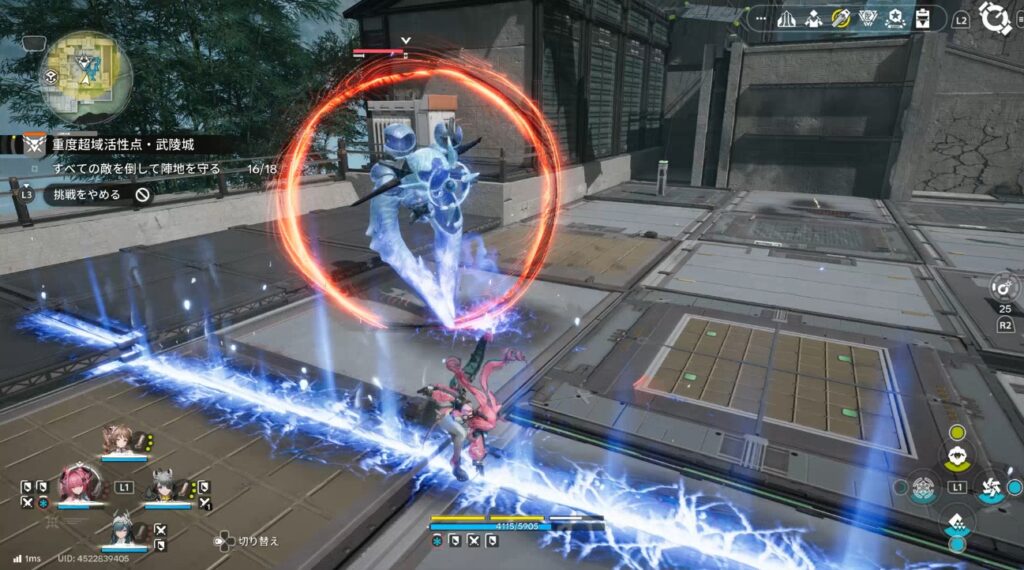Use the consumable item with count 25

(x=1005, y=289)
